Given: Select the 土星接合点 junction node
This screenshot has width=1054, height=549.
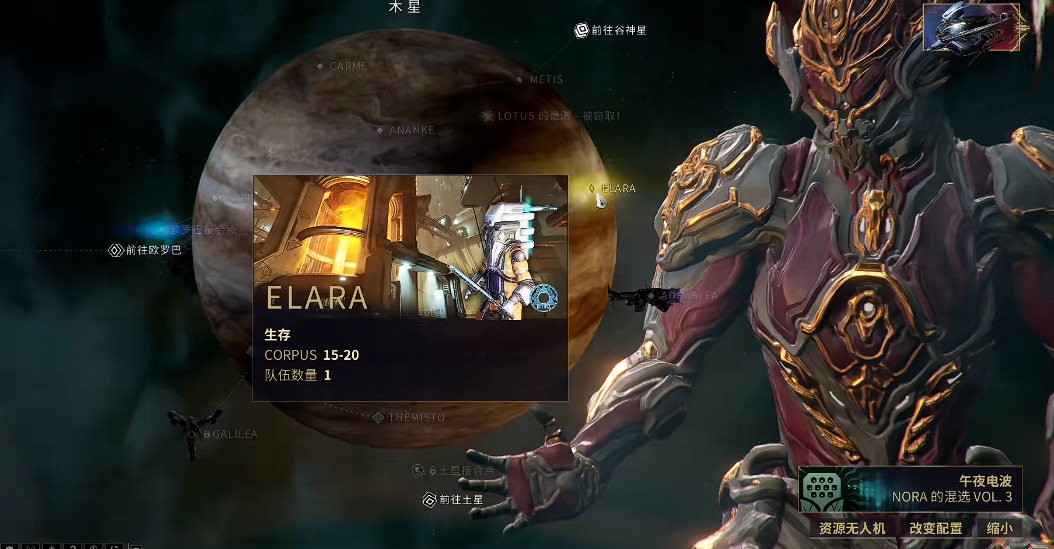Looking at the screenshot, I should point(419,470).
